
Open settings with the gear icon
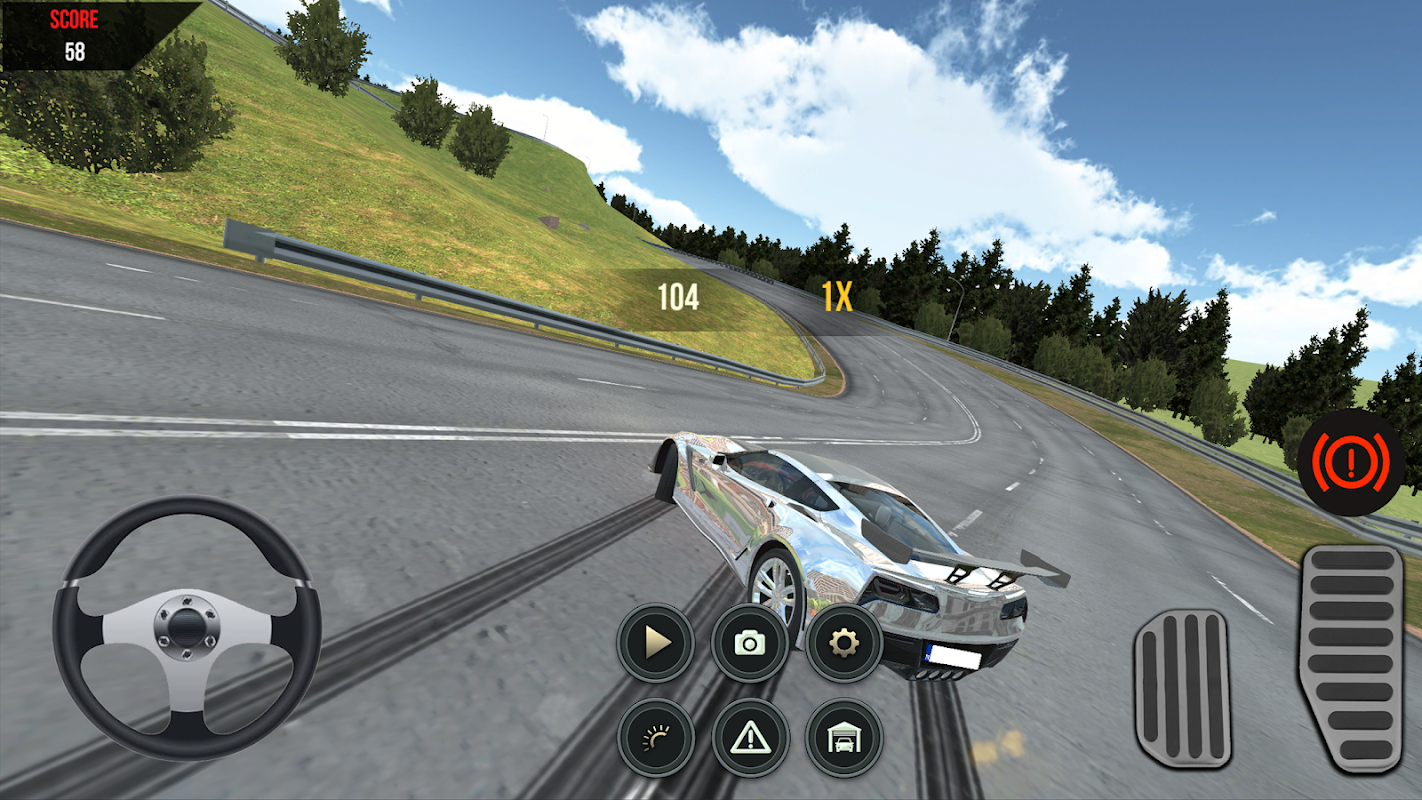click(x=844, y=643)
